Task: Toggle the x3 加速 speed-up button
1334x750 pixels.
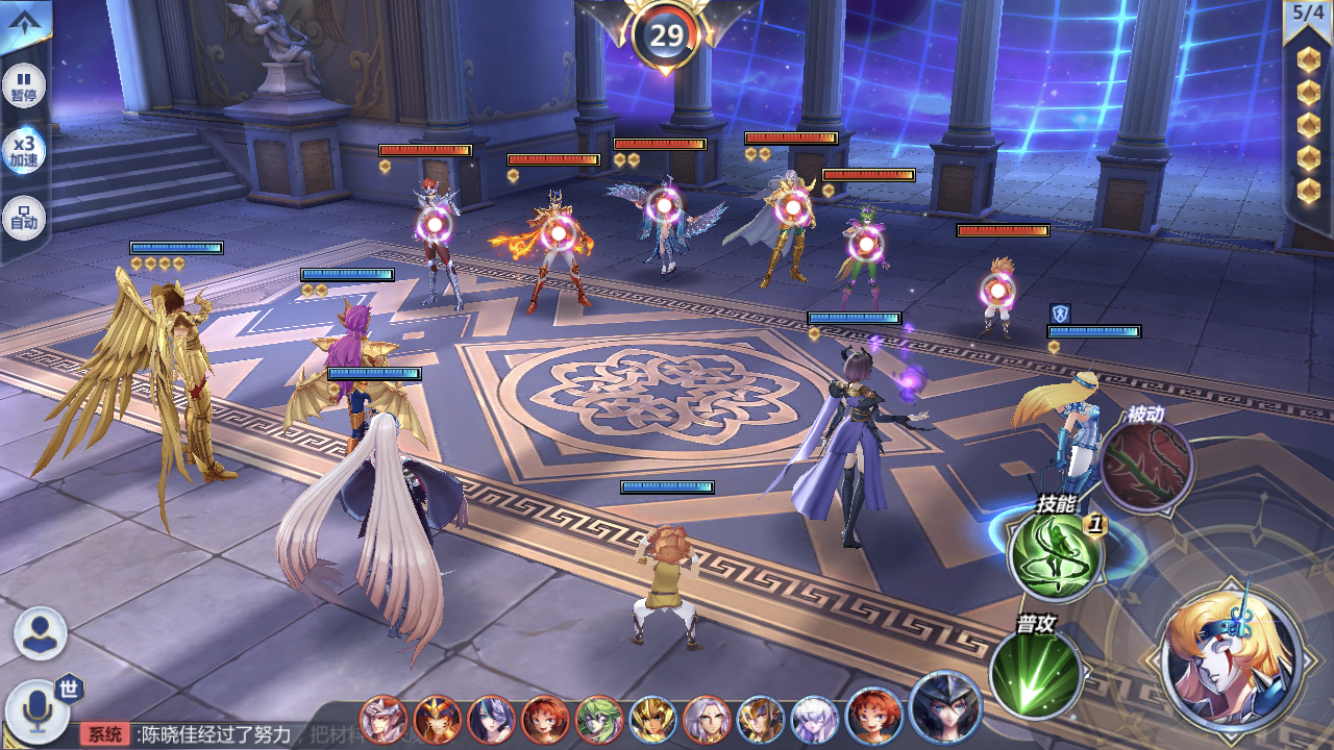Action: (24, 152)
